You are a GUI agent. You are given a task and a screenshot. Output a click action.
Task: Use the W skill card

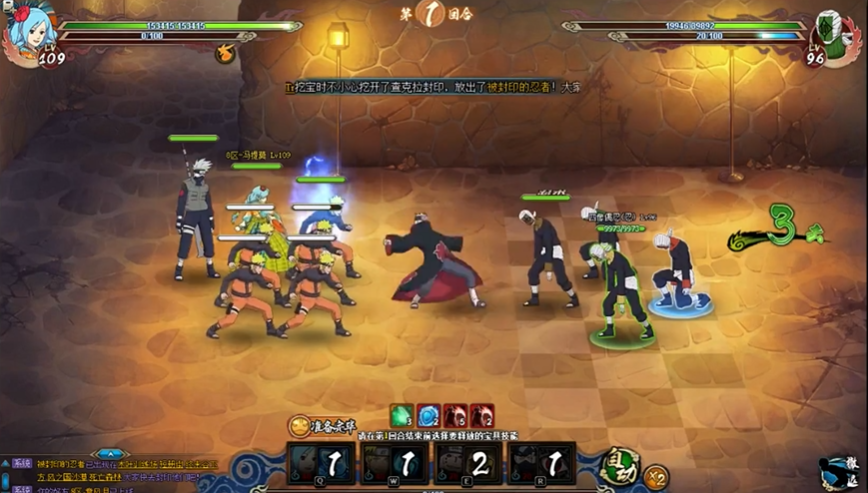[396, 464]
